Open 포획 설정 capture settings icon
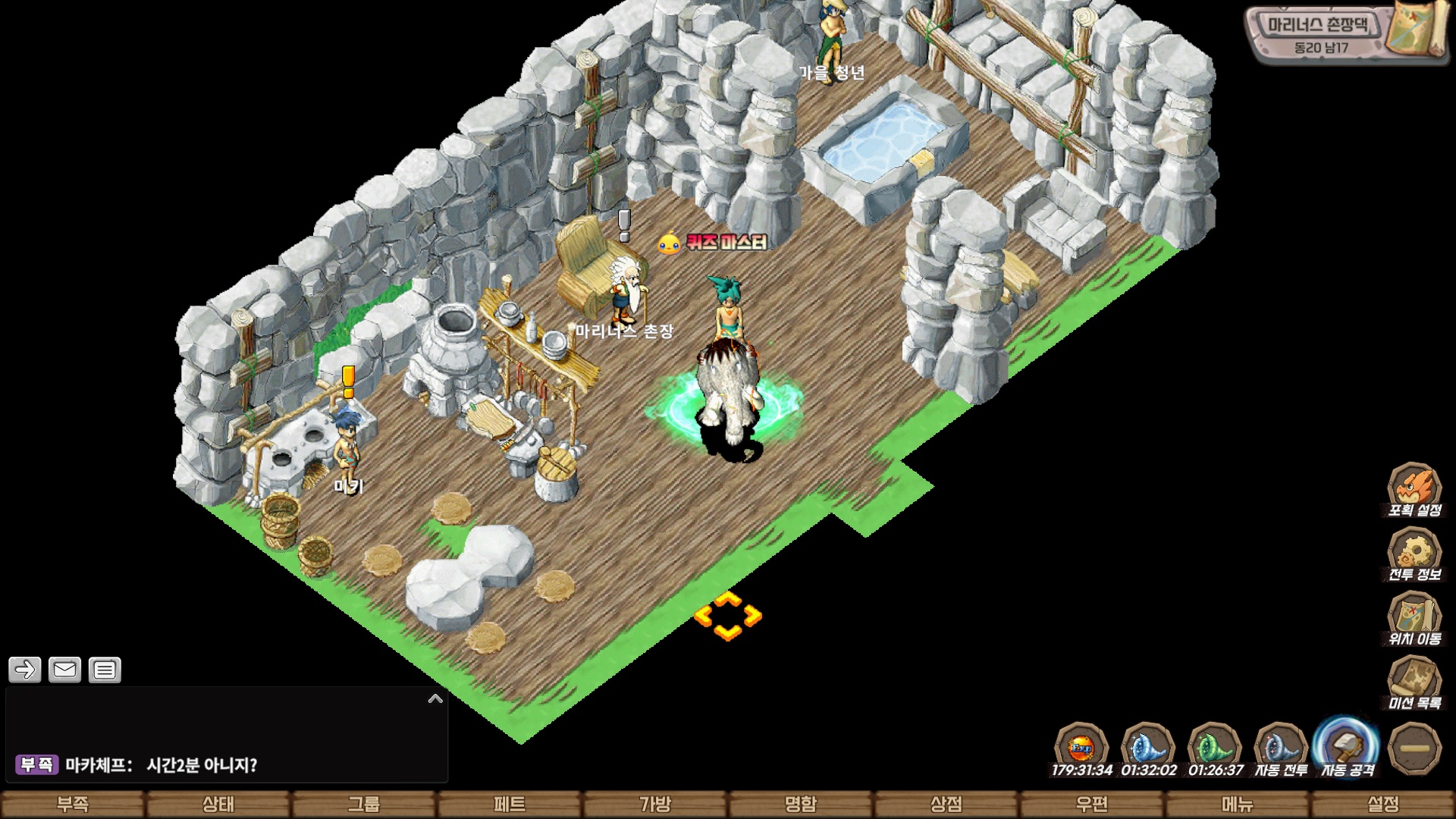Screen dimensions: 1456x819 (1414, 489)
